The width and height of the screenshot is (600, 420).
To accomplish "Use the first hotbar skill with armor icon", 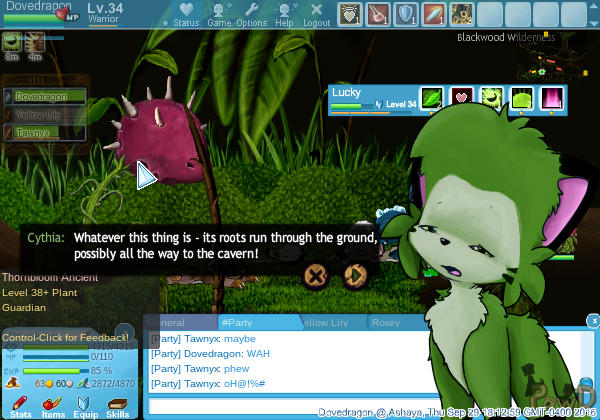I will tap(349, 14).
